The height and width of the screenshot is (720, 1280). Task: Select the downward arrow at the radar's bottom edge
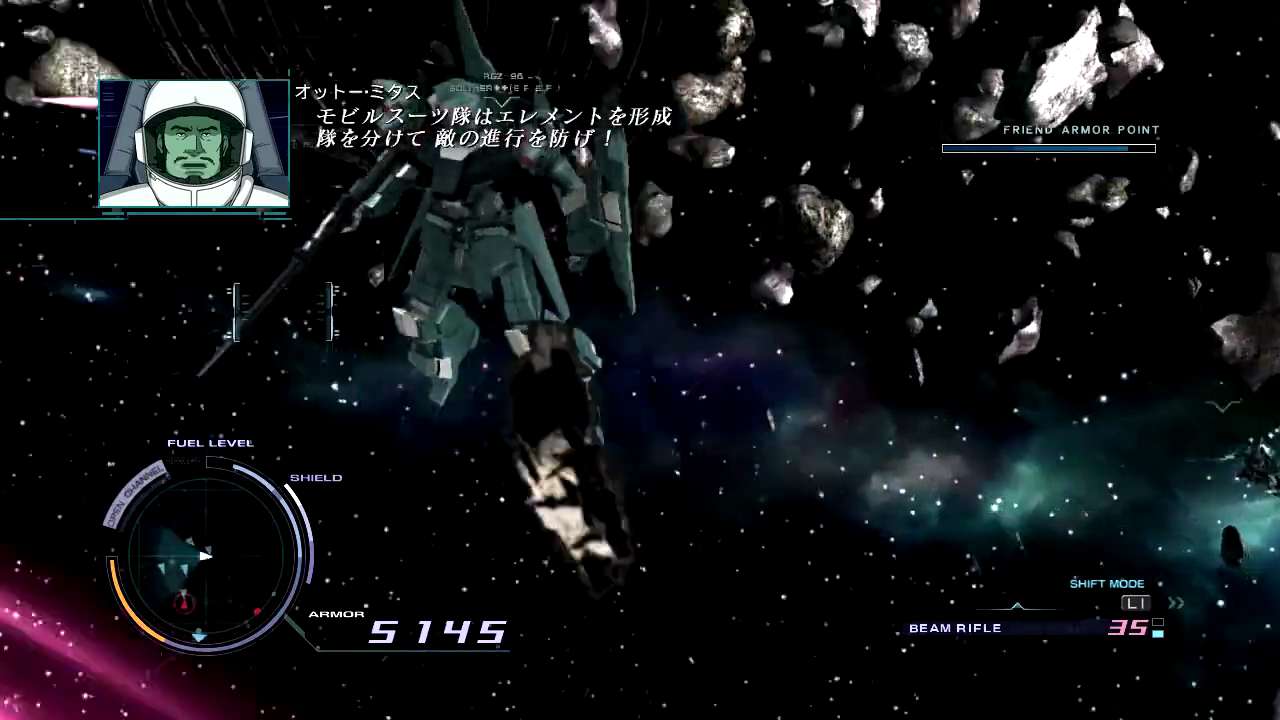(199, 638)
